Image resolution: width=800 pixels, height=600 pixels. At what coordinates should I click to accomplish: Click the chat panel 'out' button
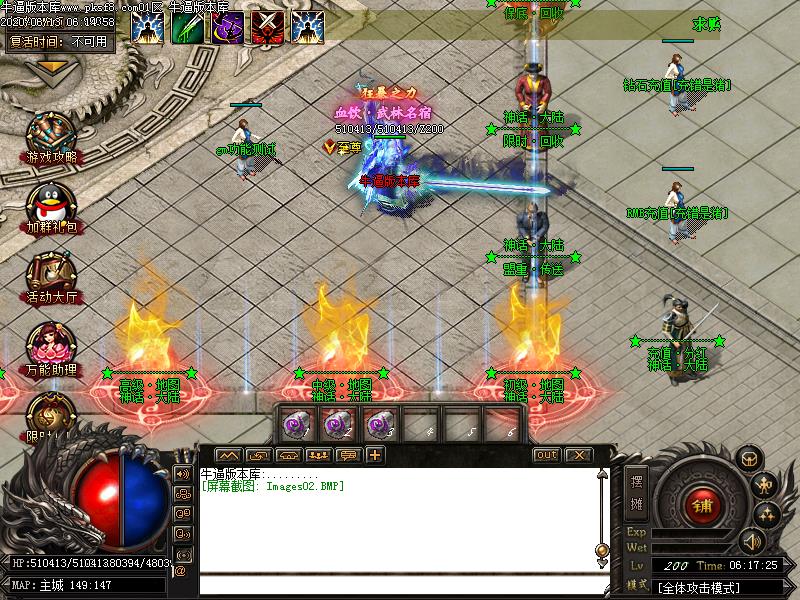(x=546, y=455)
